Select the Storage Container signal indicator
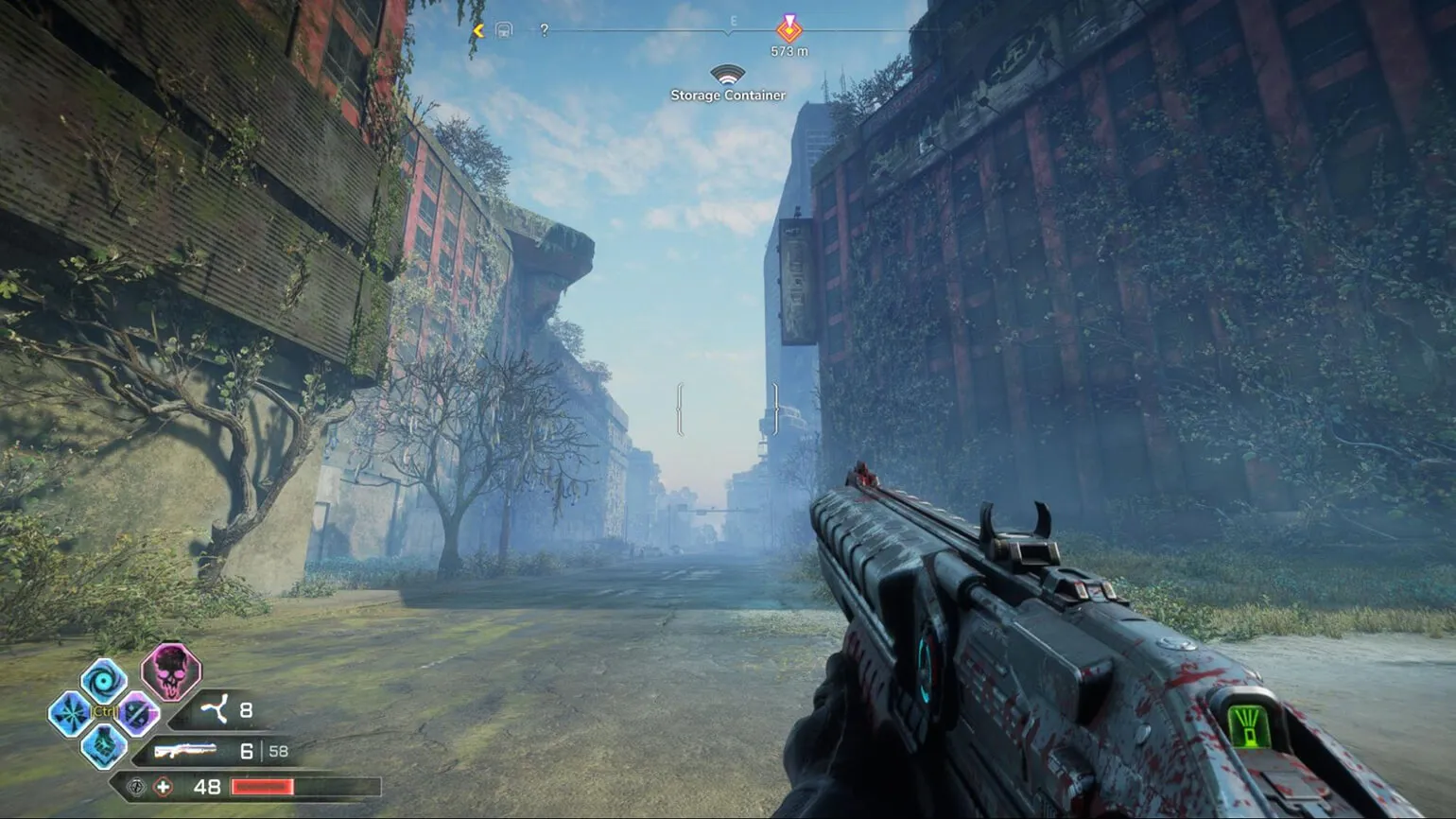The image size is (1456, 819). coord(727,75)
